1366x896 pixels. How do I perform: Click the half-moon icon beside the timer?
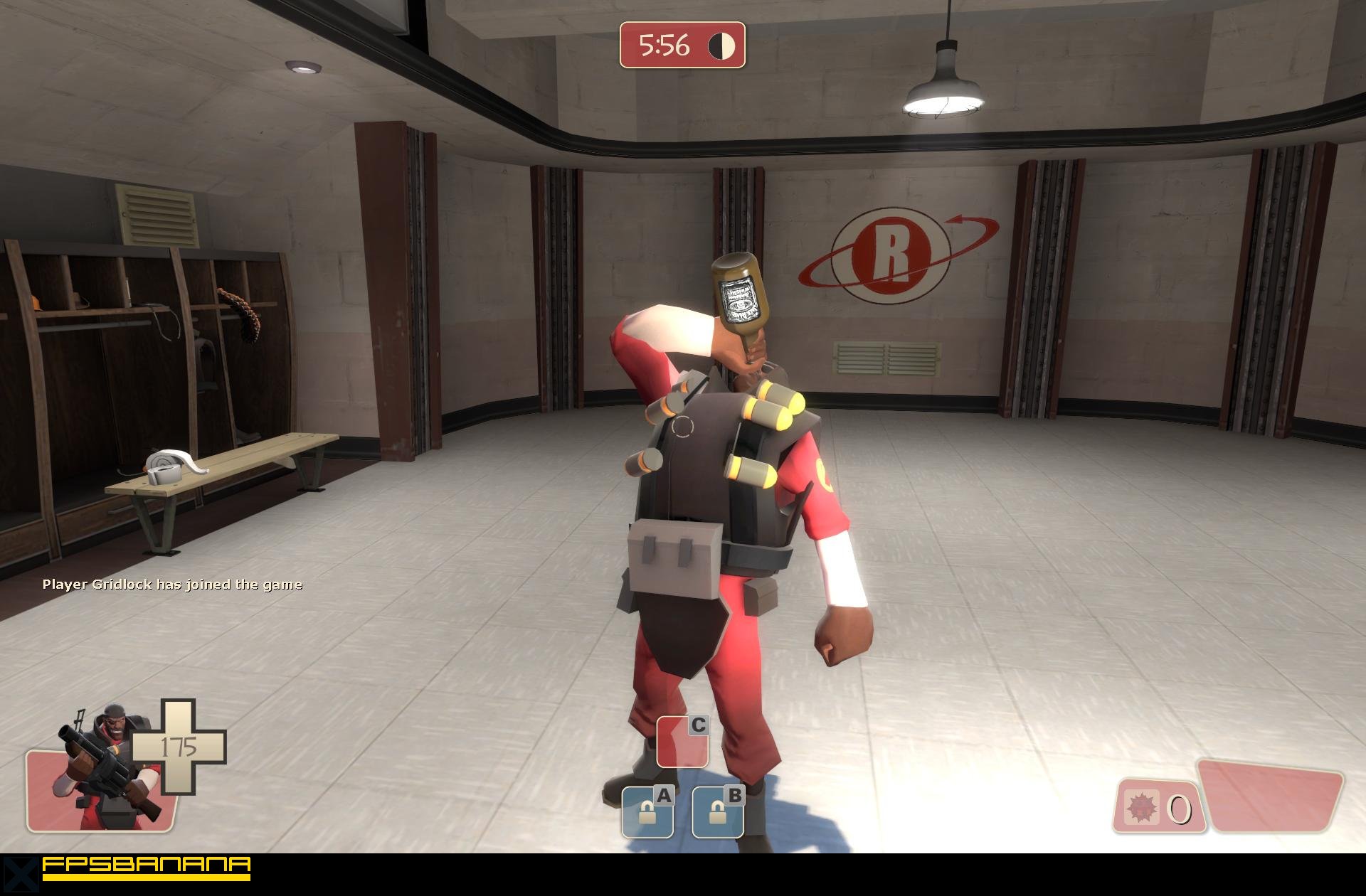coord(721,46)
